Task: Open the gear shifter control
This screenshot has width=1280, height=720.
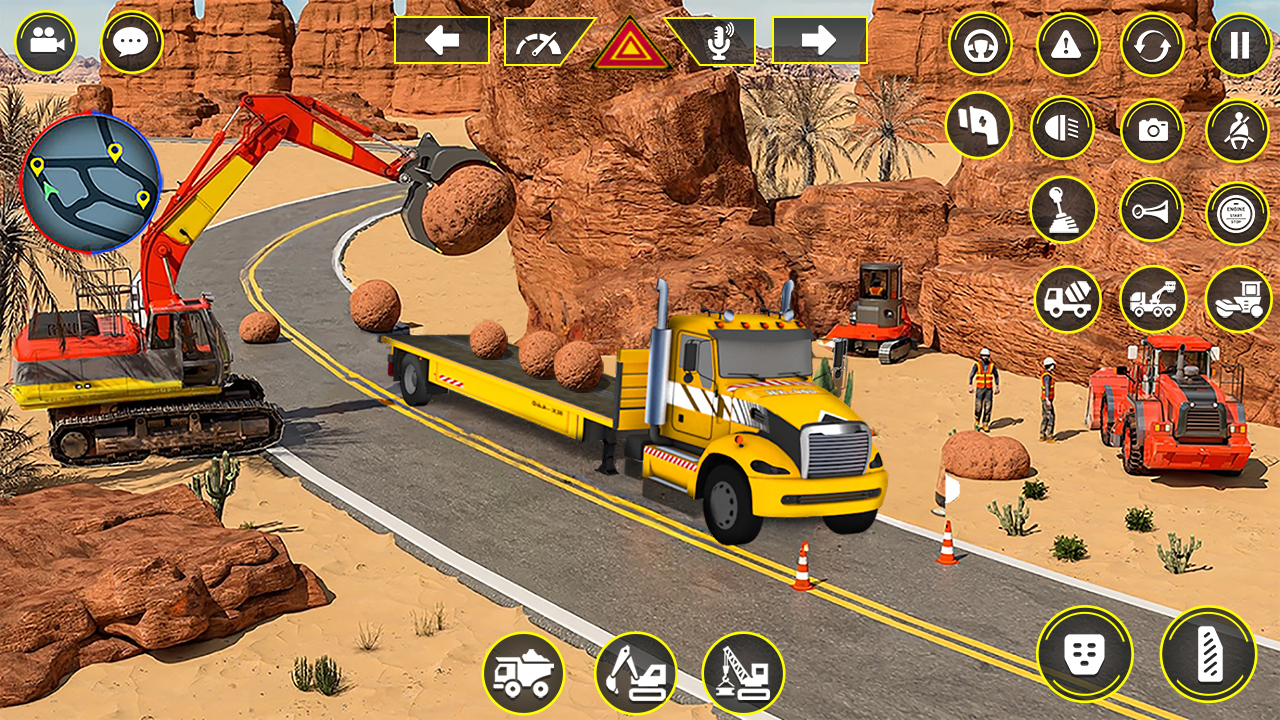Action: tap(1063, 210)
